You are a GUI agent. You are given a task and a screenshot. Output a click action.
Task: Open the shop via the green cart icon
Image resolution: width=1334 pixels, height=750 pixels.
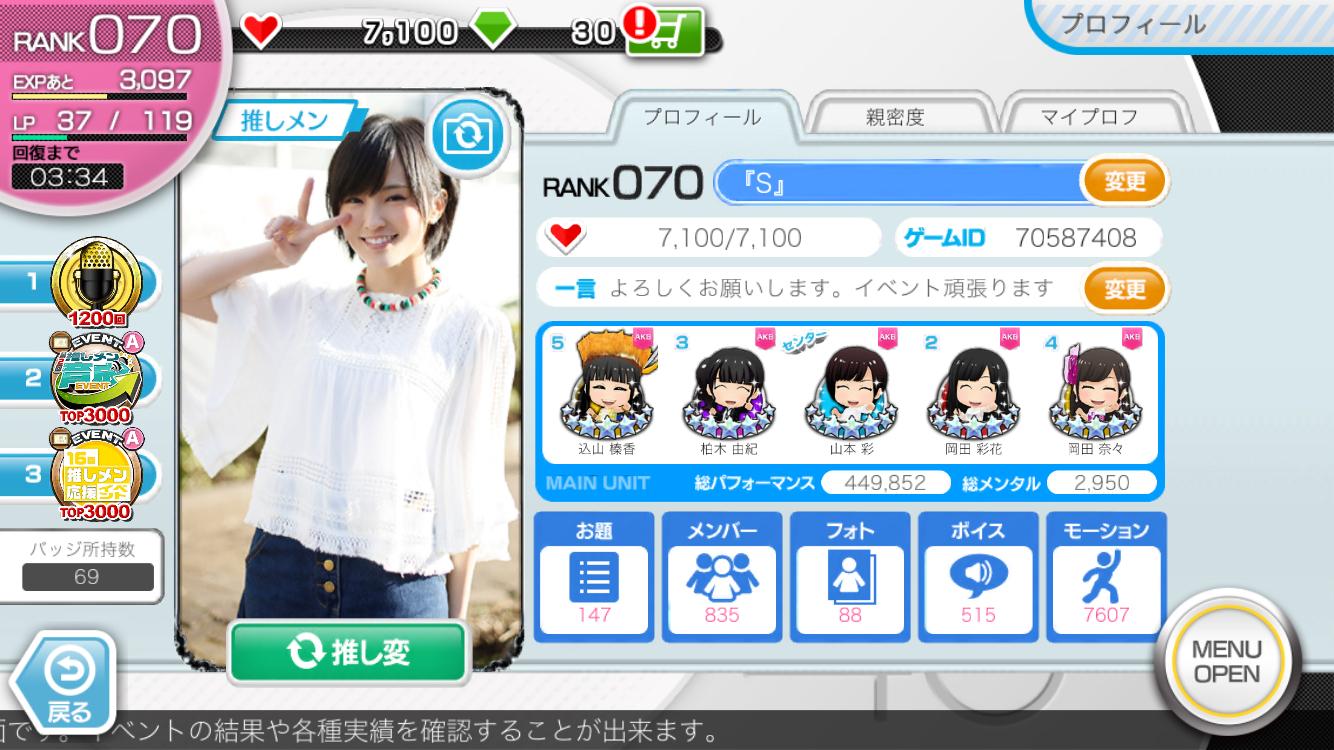[664, 32]
